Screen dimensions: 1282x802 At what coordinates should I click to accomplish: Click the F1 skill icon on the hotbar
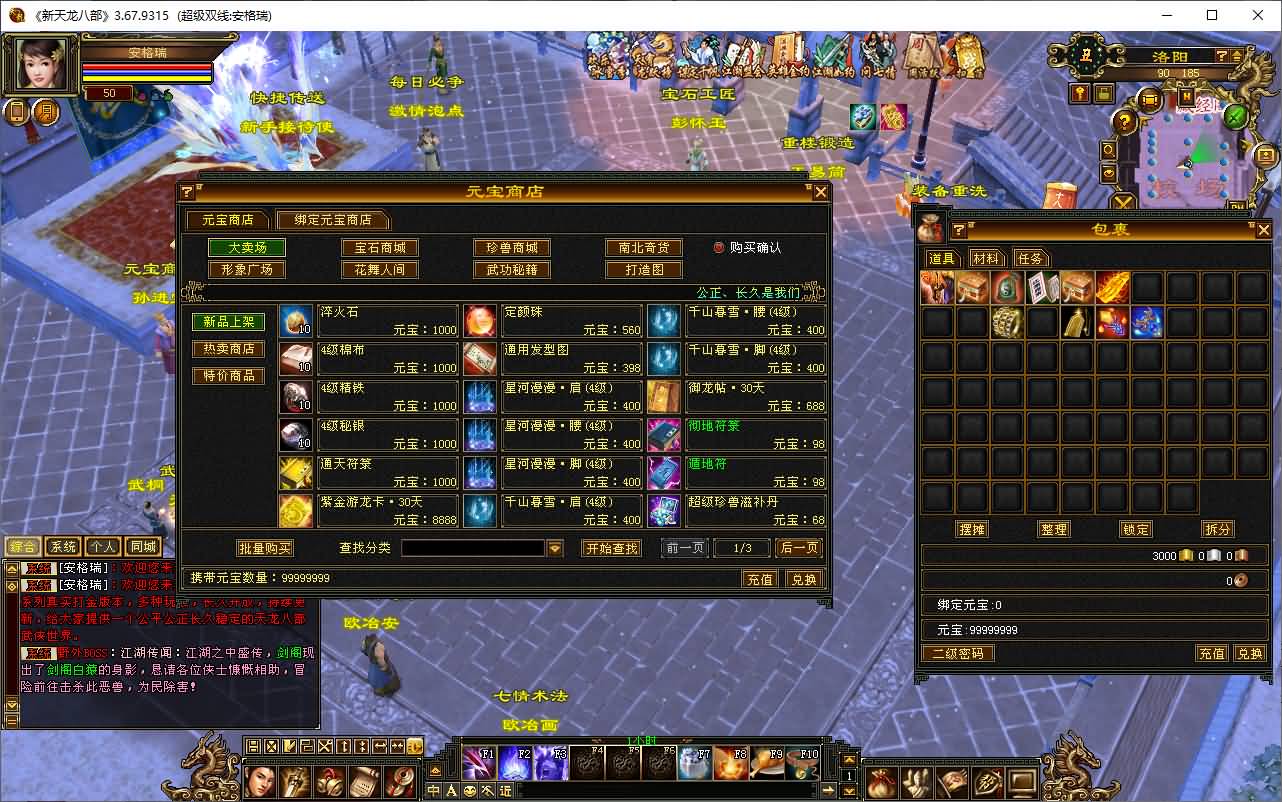(x=479, y=763)
